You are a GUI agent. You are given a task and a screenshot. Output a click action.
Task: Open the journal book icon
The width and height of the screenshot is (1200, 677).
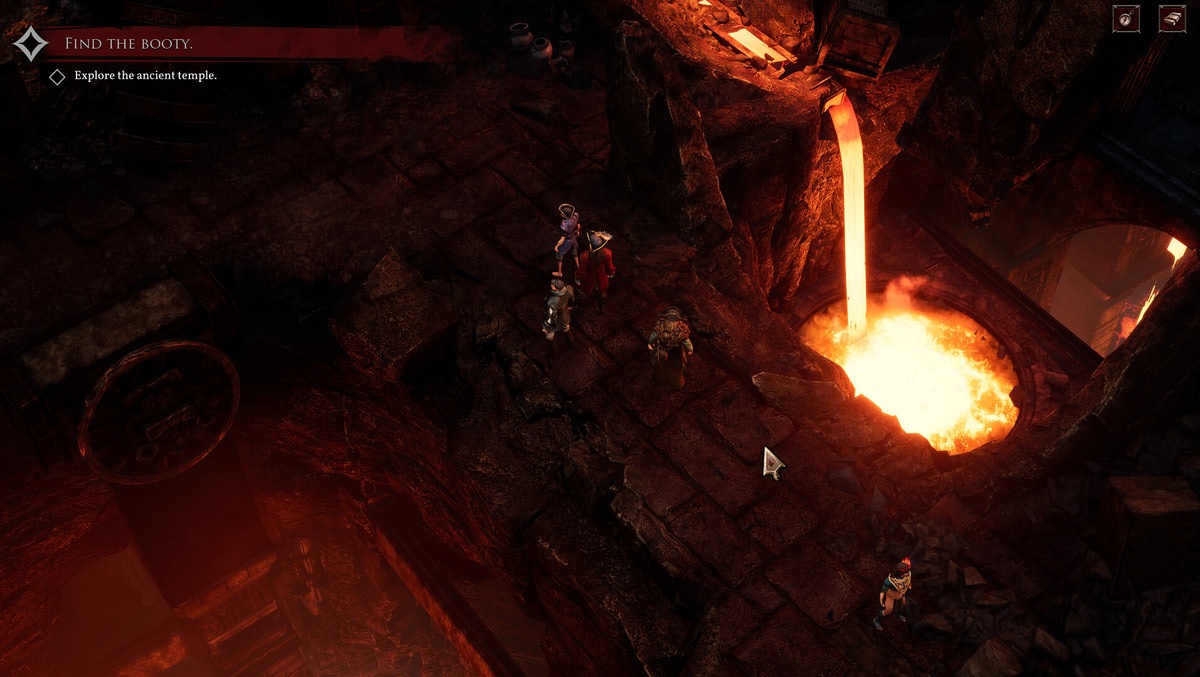1172,19
